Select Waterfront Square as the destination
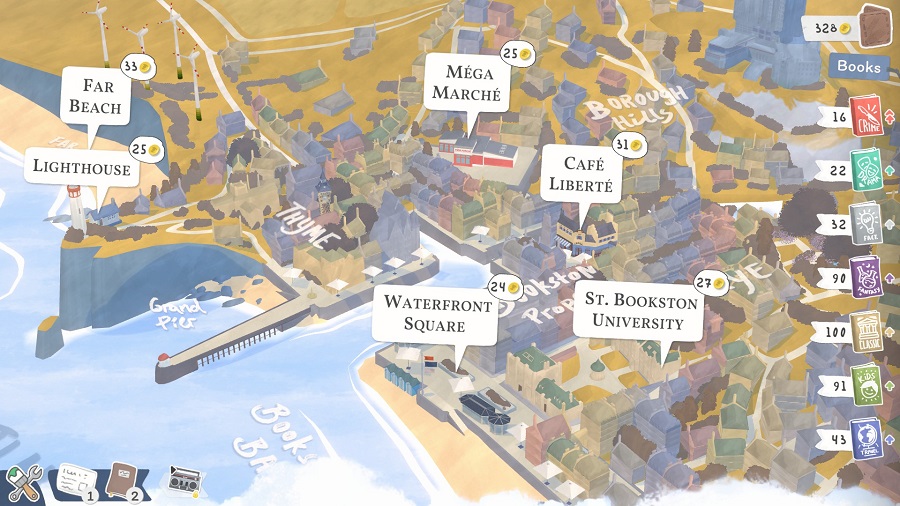The image size is (900, 506). [x=435, y=313]
